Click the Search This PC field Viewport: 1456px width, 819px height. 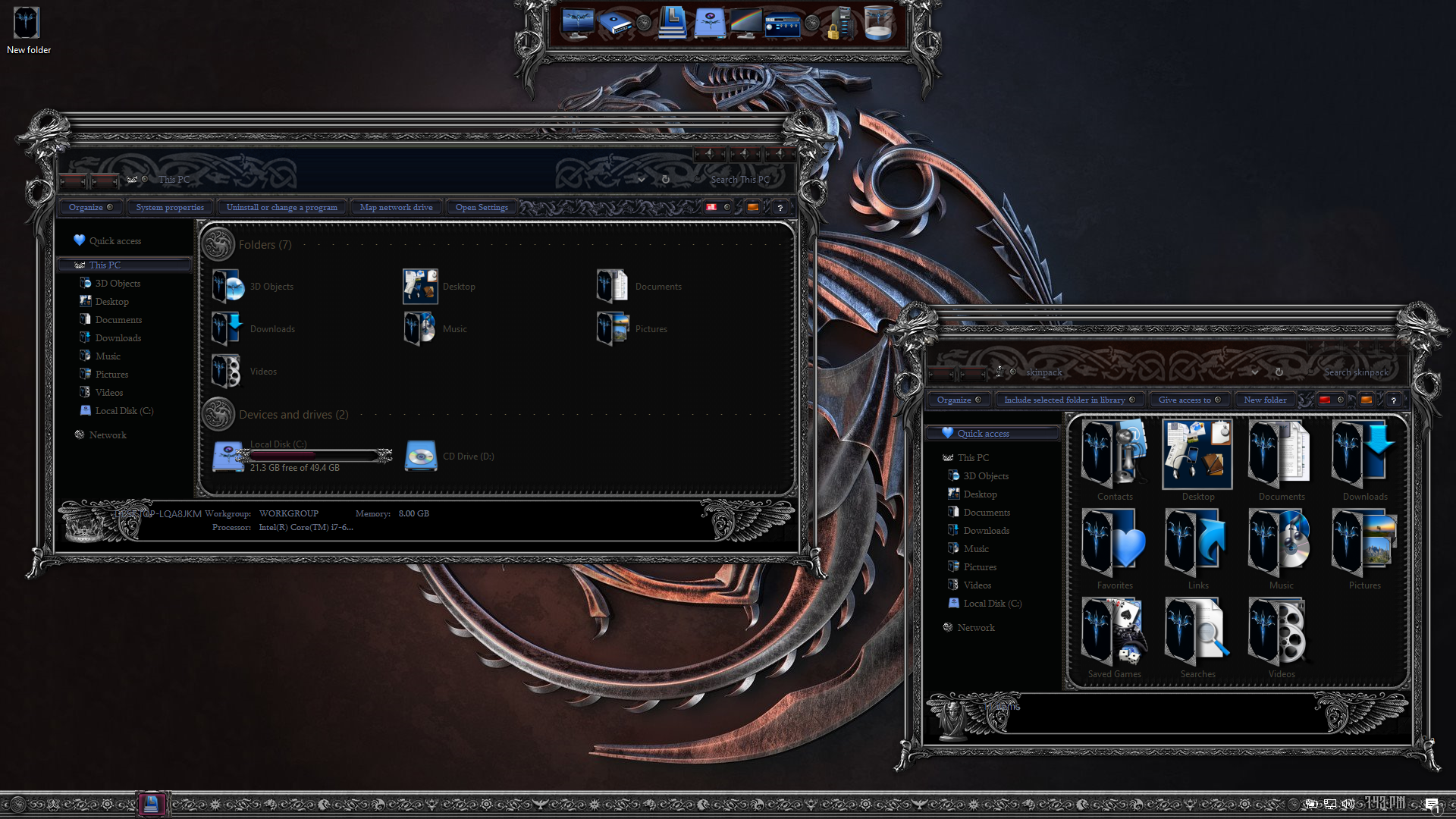click(739, 180)
